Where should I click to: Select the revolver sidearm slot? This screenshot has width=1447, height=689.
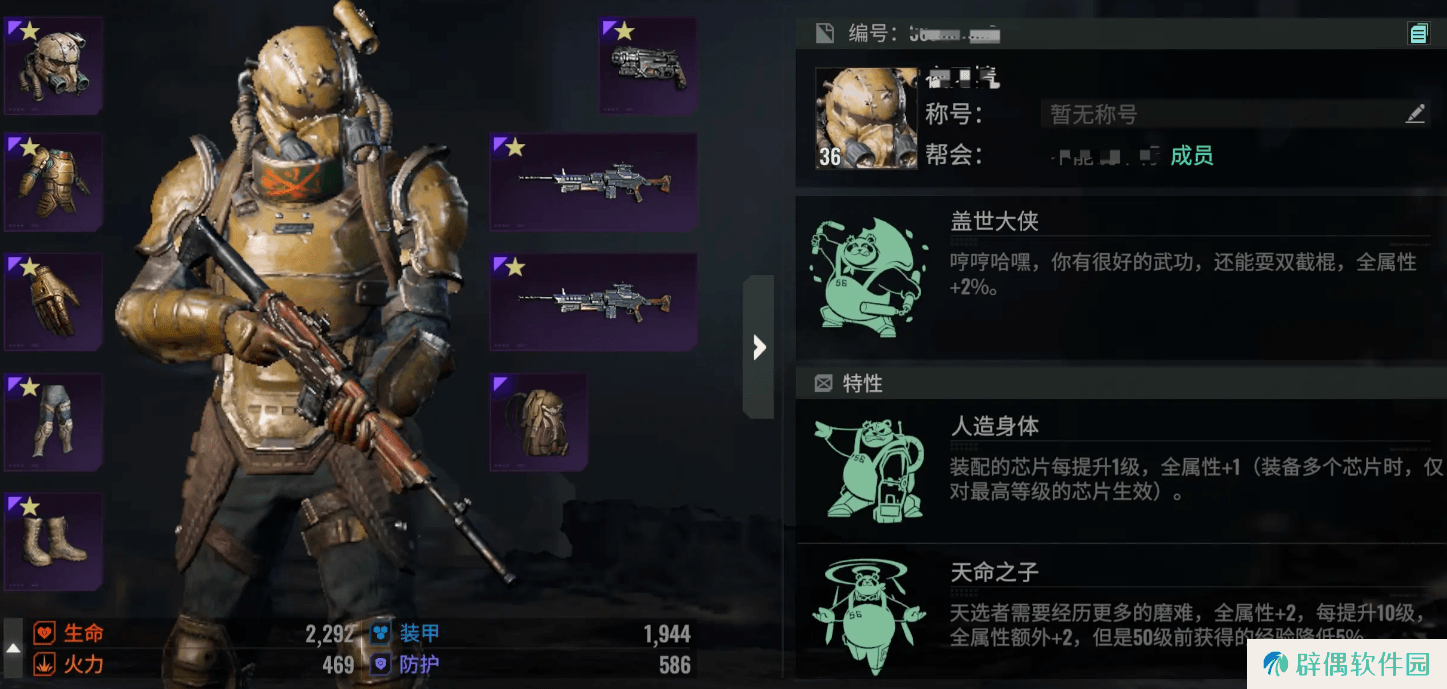point(648,64)
